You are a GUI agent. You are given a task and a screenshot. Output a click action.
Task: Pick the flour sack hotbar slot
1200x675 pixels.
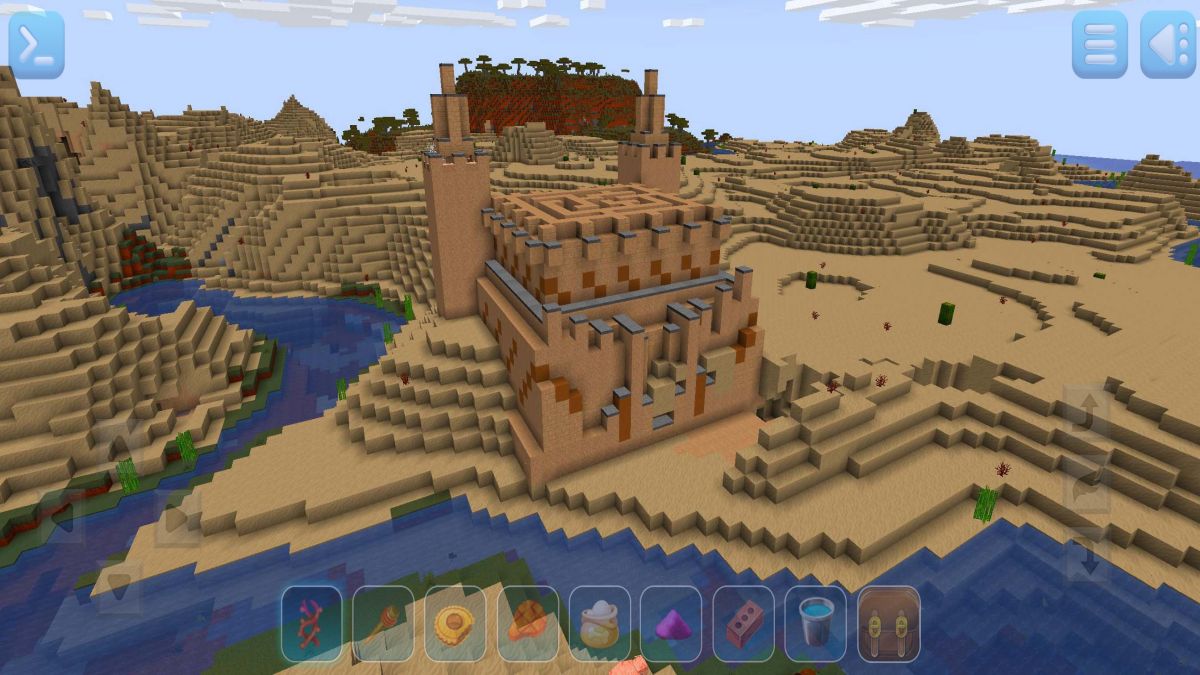tap(599, 624)
